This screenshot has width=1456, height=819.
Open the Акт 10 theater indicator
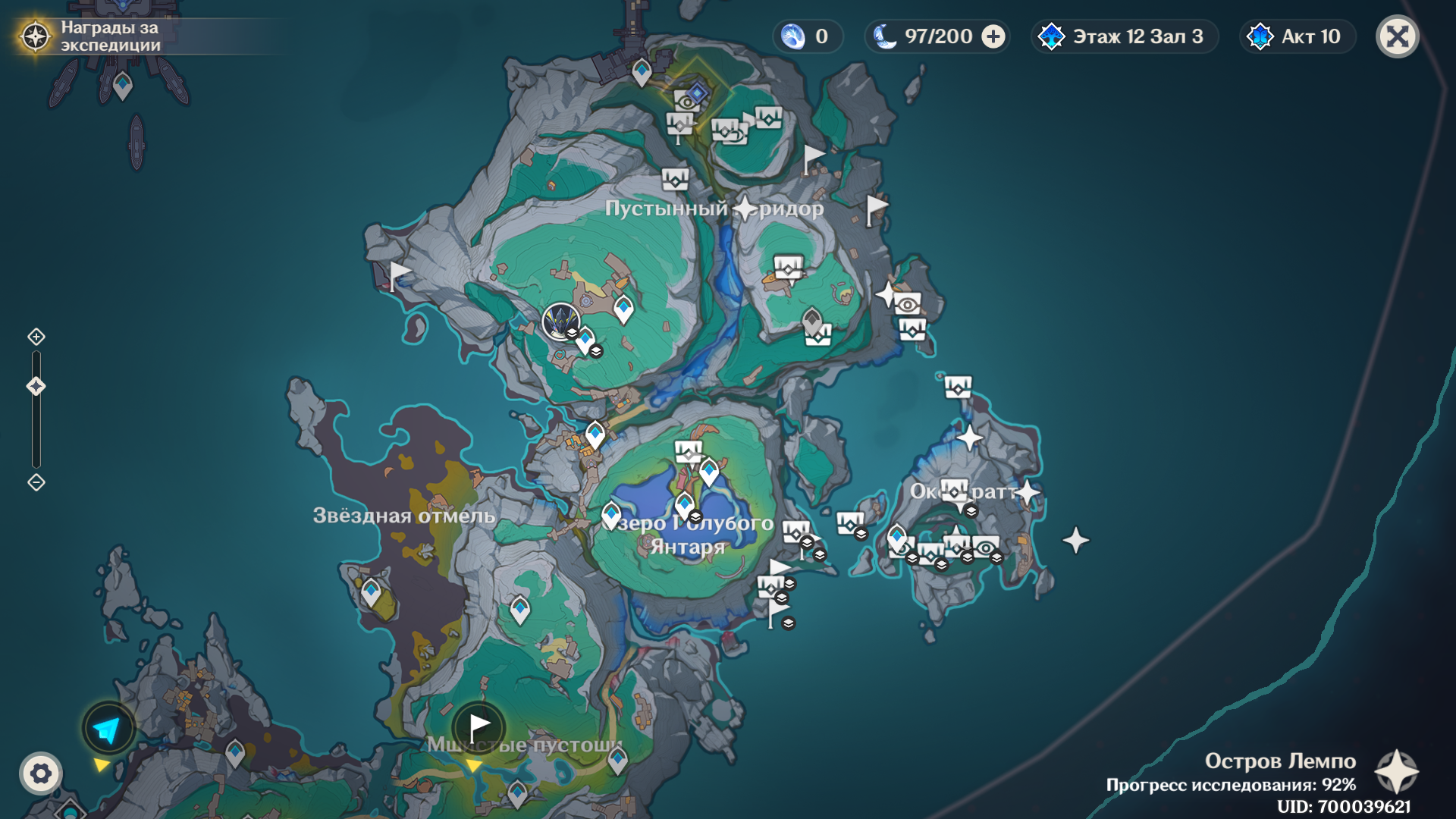1296,36
